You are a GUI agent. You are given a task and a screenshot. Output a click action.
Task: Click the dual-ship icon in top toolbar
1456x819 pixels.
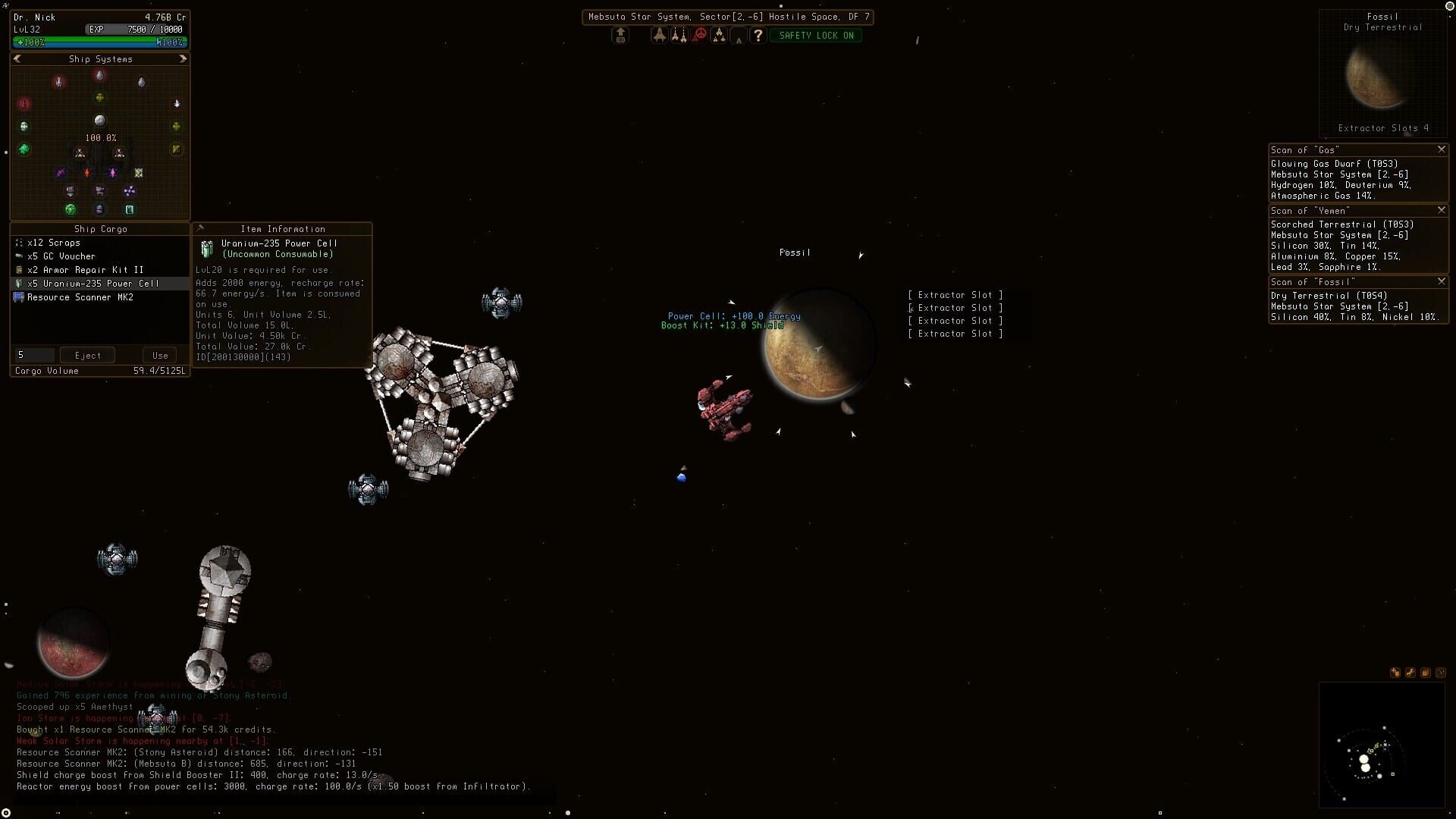[x=679, y=35]
